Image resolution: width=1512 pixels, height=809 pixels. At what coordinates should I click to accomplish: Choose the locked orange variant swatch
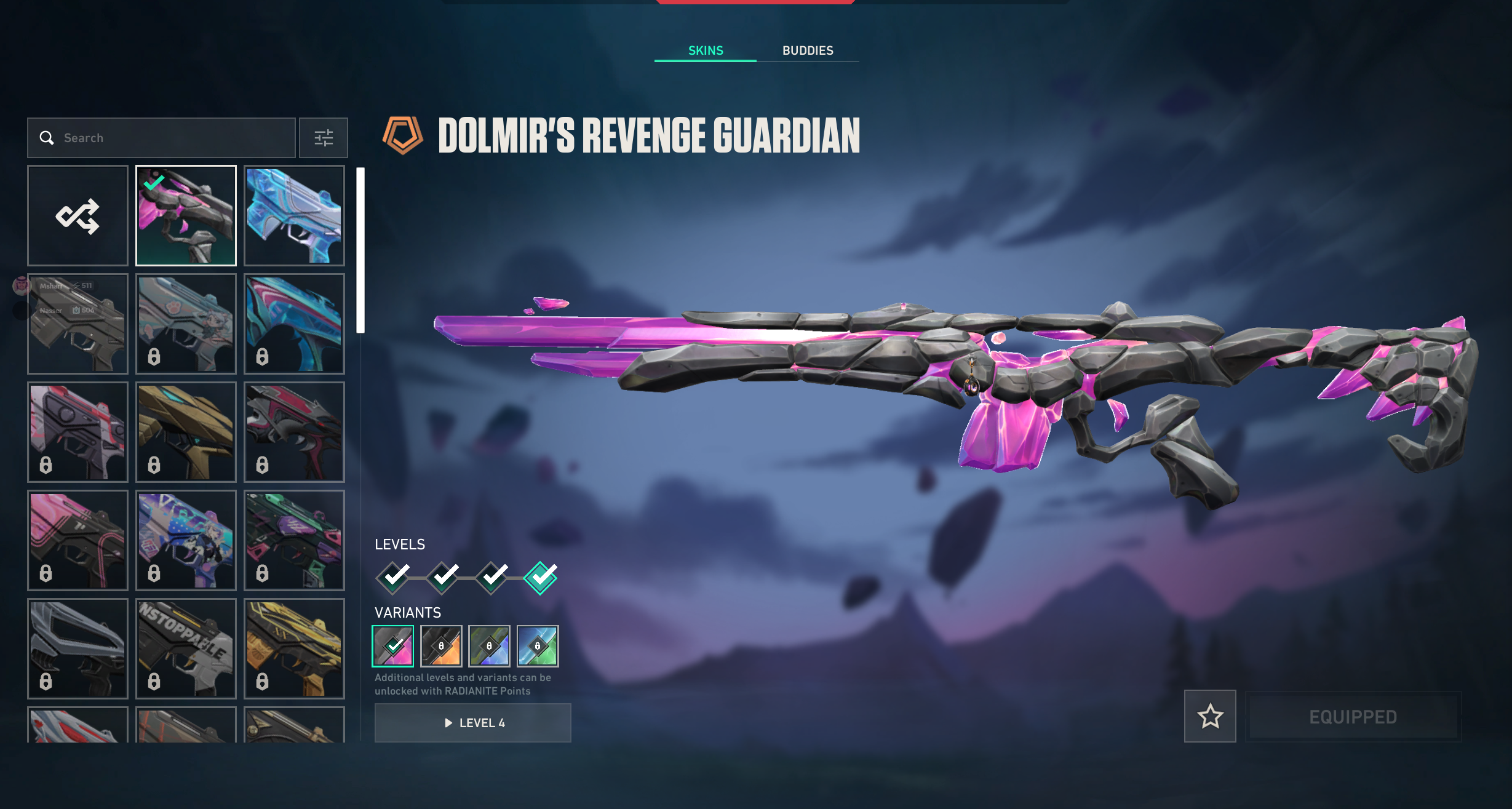[441, 646]
